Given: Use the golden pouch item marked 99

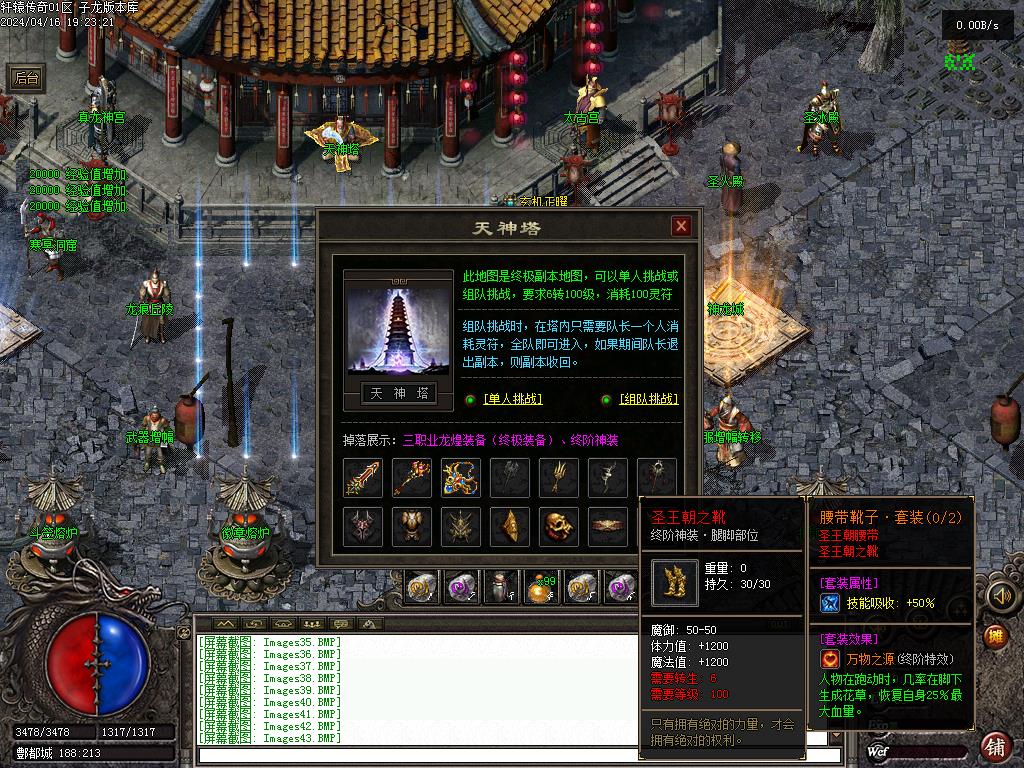Looking at the screenshot, I should (542, 587).
